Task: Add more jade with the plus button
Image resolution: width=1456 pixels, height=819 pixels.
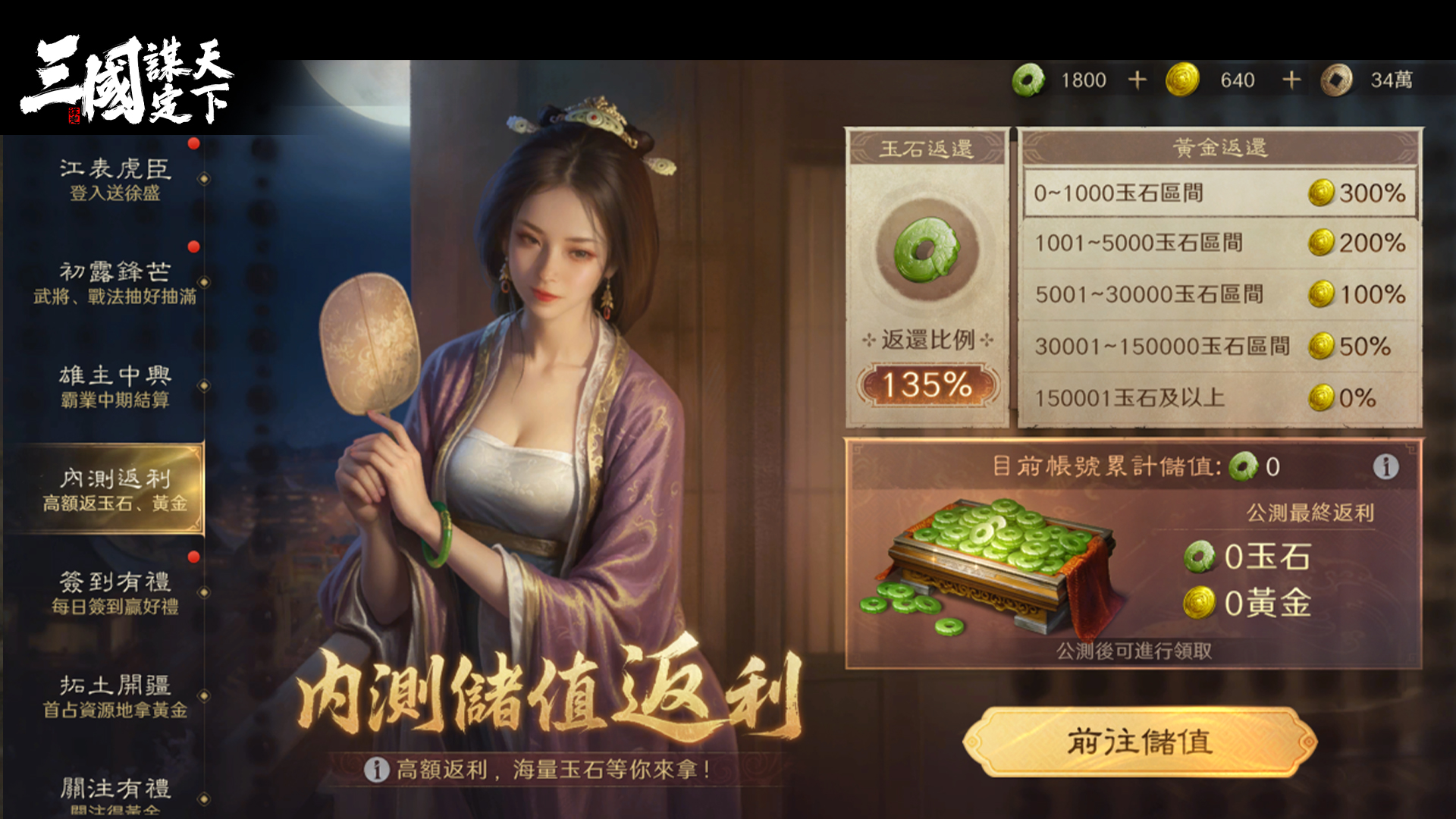Action: [1137, 80]
